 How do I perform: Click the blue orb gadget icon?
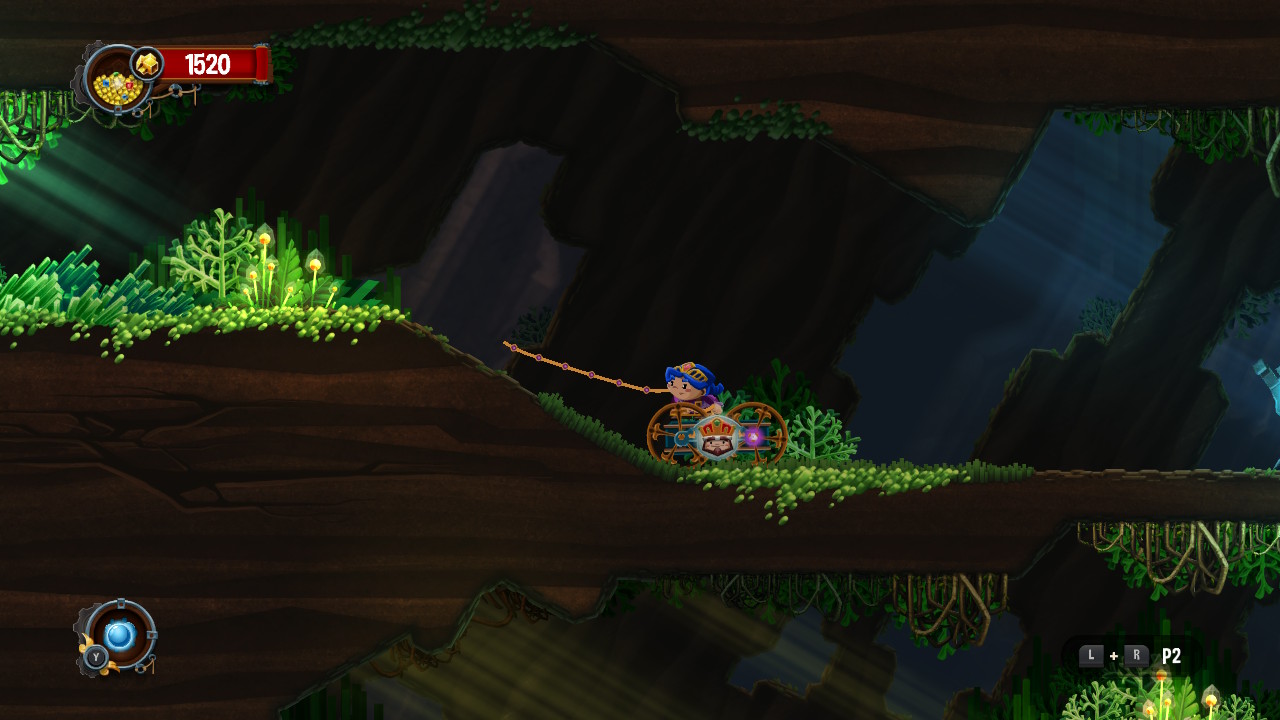tap(120, 635)
